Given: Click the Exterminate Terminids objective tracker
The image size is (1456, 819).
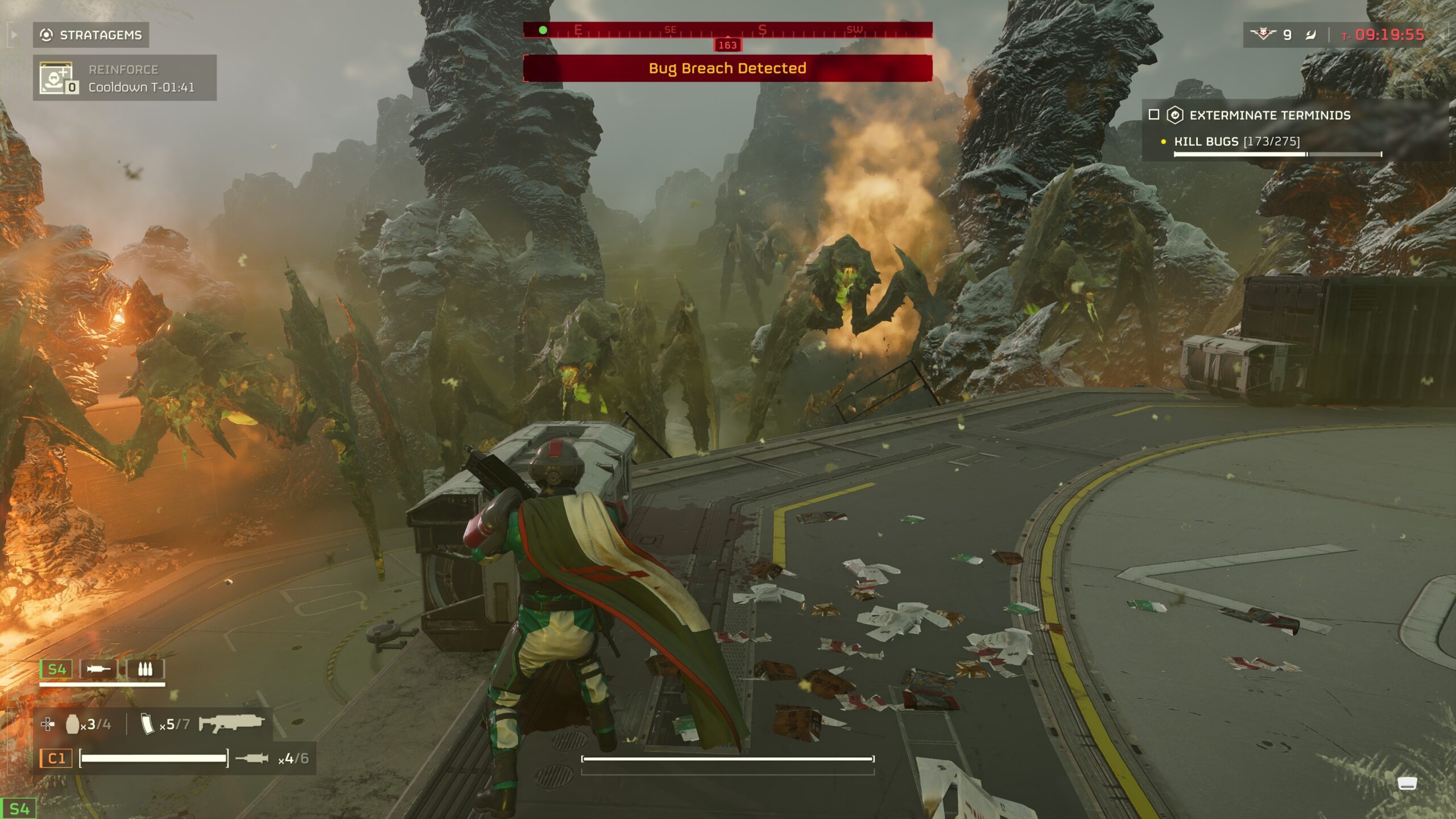Looking at the screenshot, I should click(1269, 115).
